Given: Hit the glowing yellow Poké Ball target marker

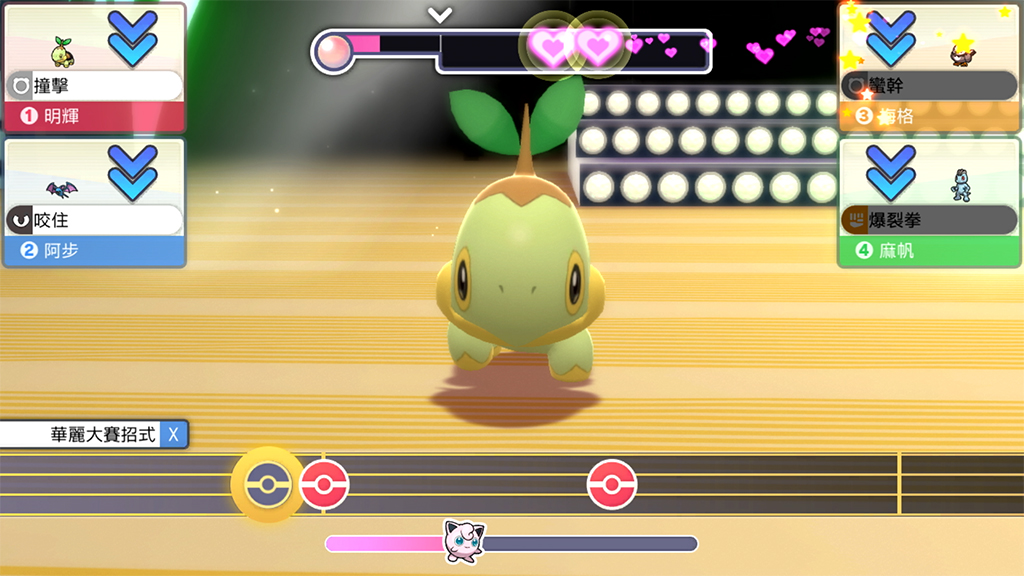Looking at the screenshot, I should pos(267,485).
